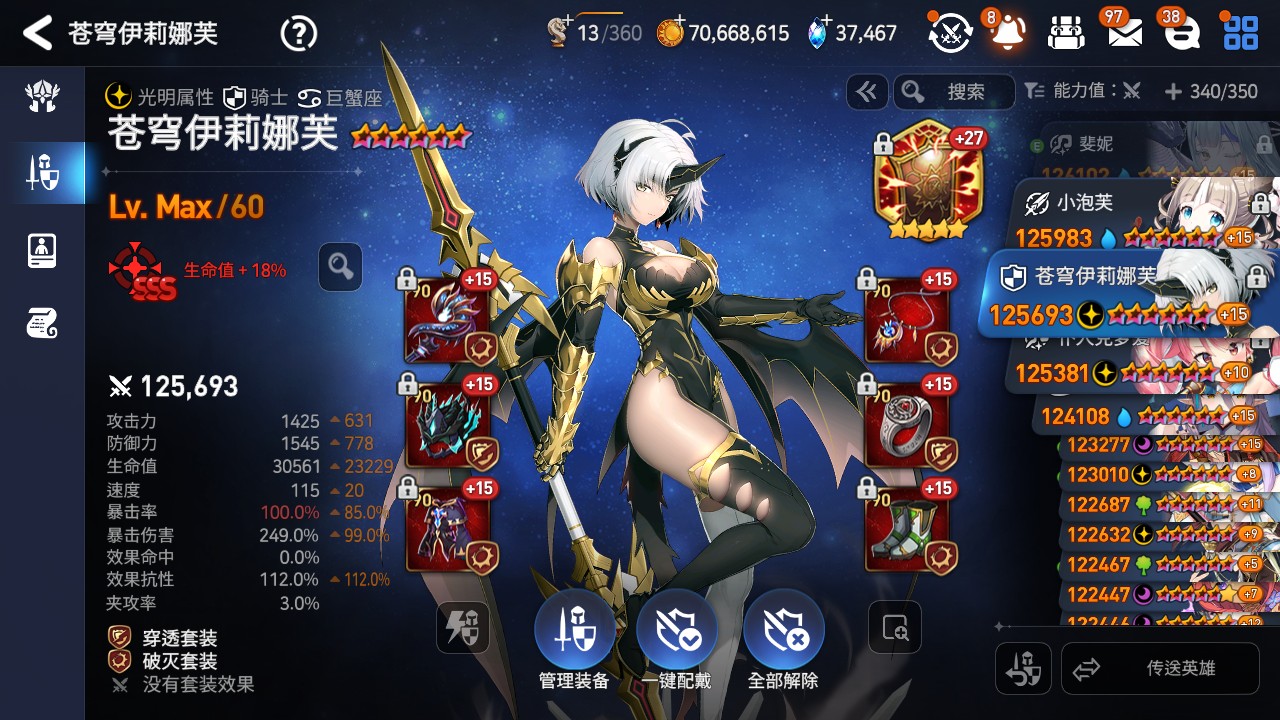Screen dimensions: 1280x720
Task: Open the mailbox envelope icon
Action: tap(1125, 34)
